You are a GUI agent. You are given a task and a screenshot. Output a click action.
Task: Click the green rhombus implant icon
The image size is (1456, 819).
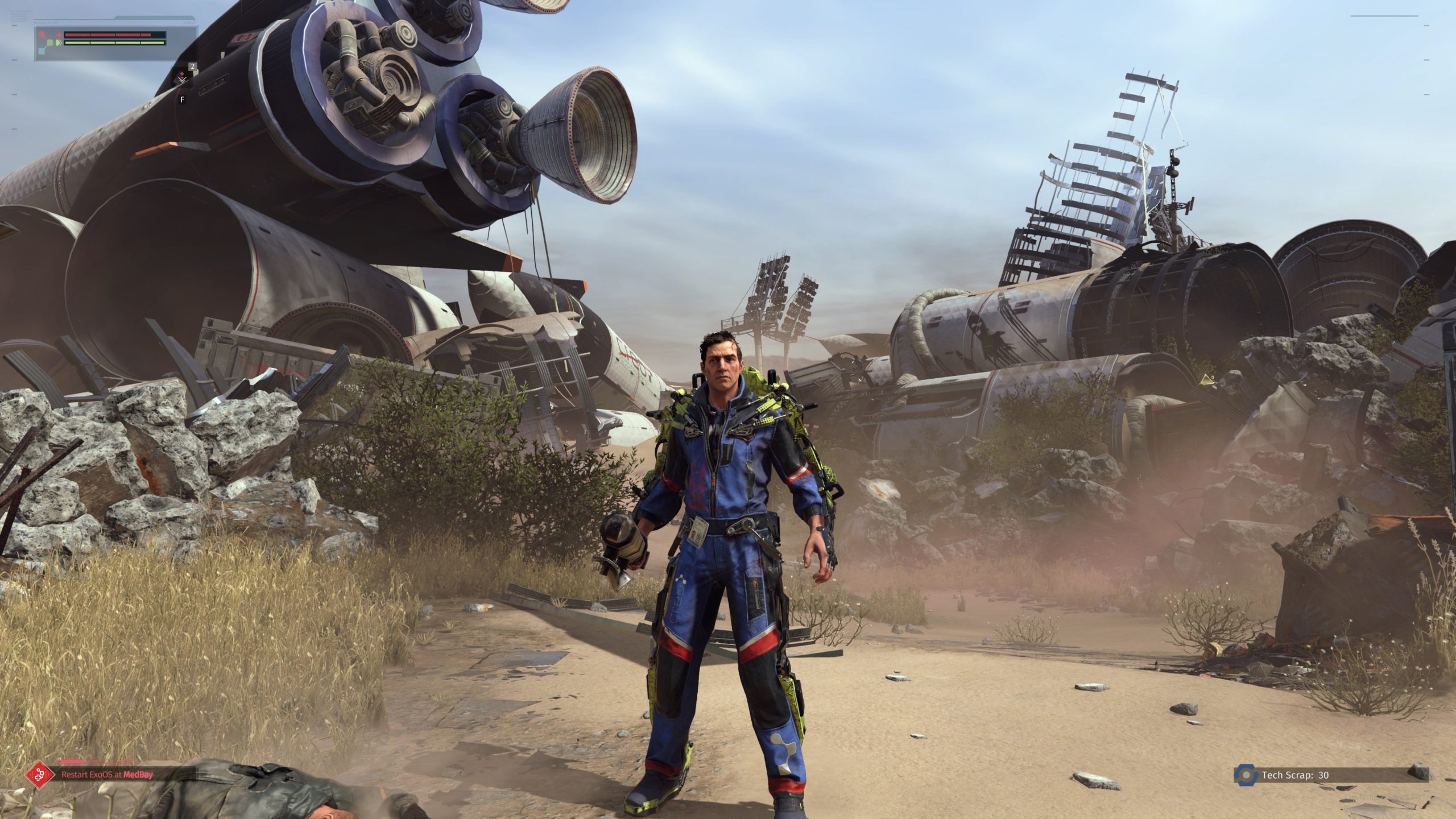click(49, 43)
